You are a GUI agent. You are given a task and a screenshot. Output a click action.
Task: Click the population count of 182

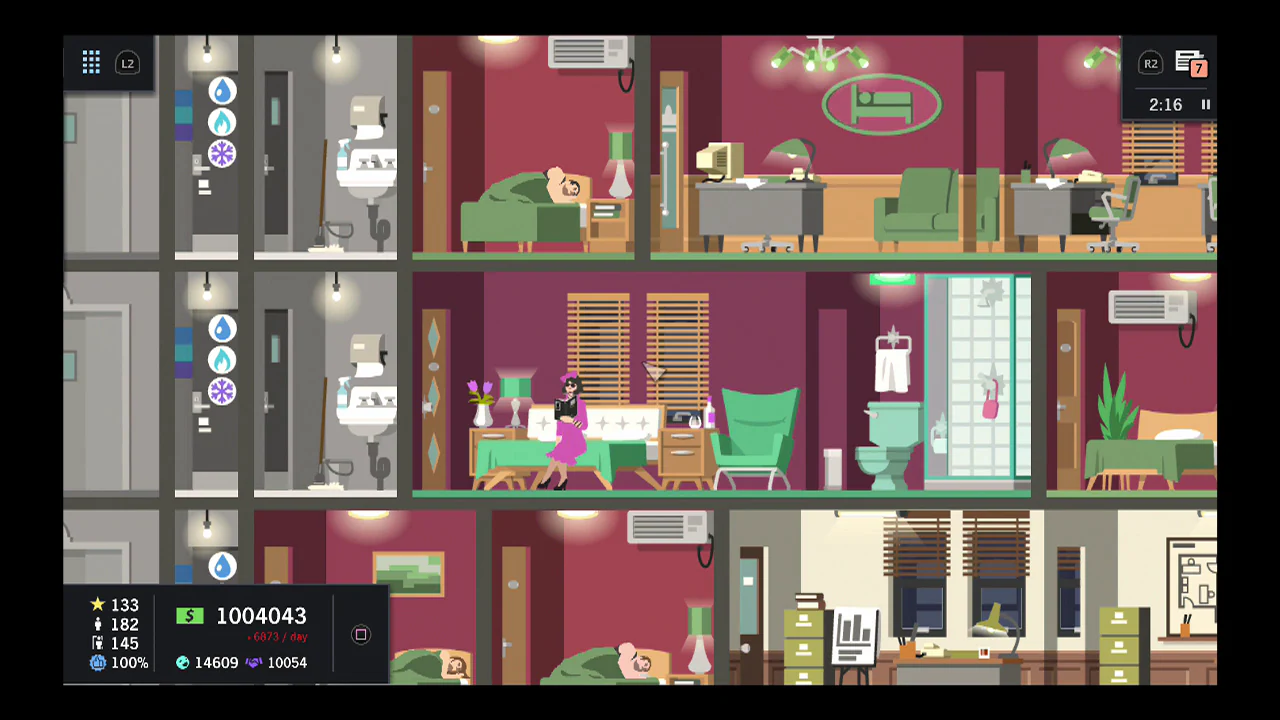pyautogui.click(x=97, y=624)
